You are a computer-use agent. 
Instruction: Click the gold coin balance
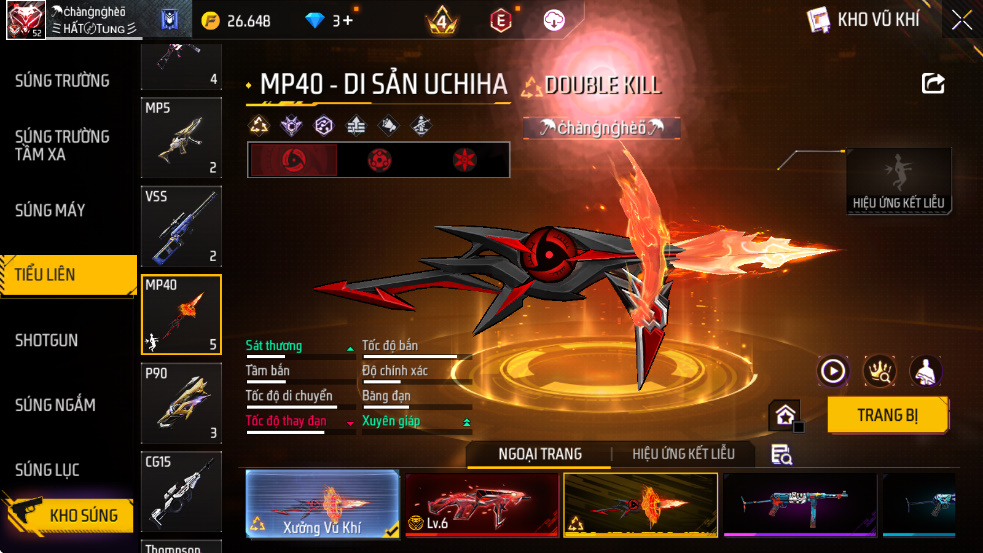[236, 20]
